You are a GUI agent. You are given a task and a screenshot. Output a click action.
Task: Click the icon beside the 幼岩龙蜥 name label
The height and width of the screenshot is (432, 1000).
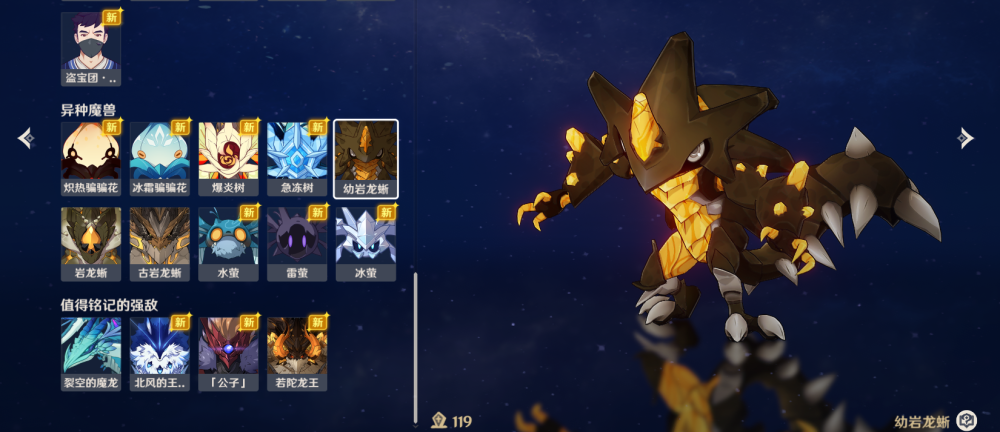[966, 421]
